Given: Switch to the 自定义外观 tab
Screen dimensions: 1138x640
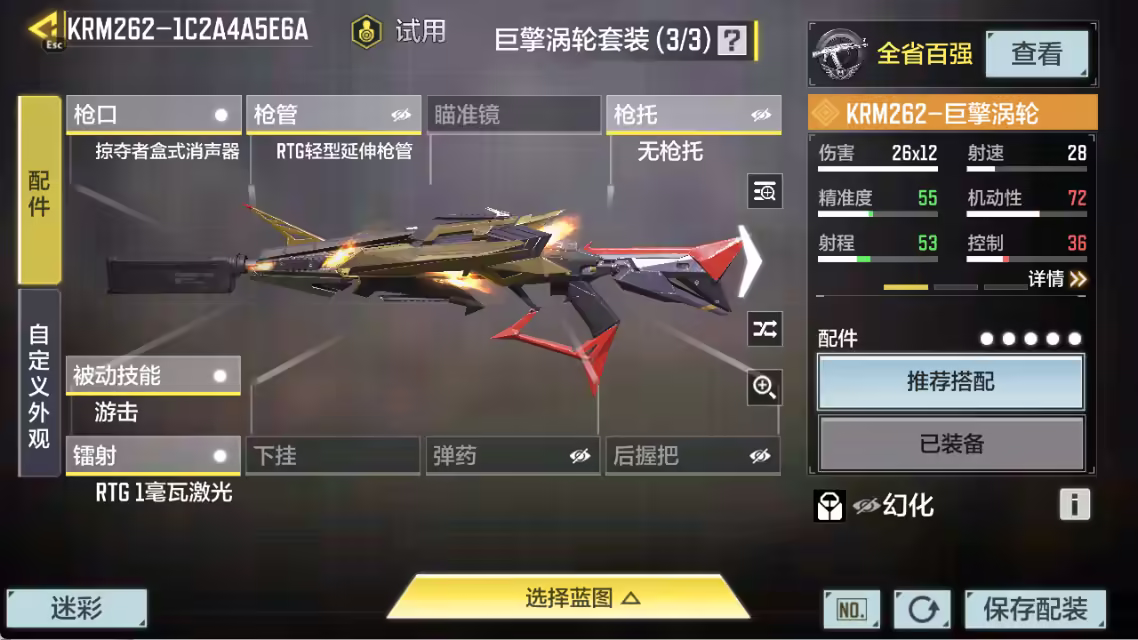Looking at the screenshot, I should tap(40, 383).
